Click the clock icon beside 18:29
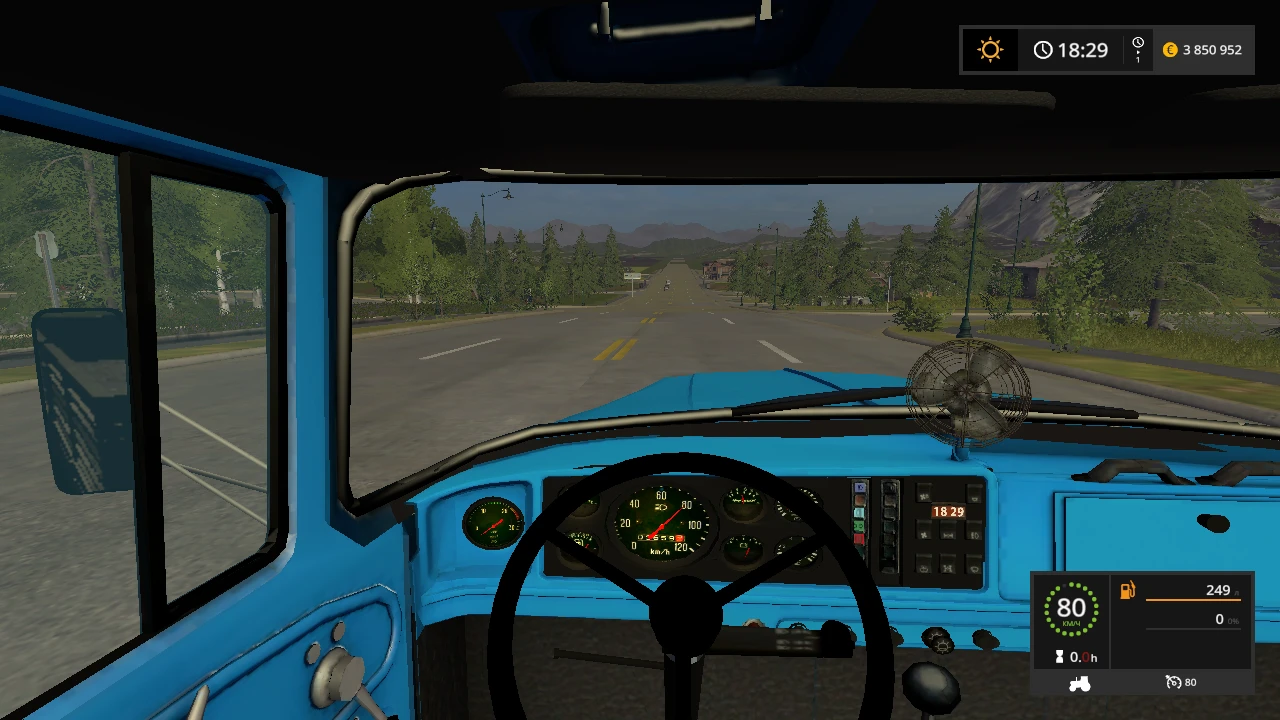Image resolution: width=1280 pixels, height=720 pixels. point(1043,49)
